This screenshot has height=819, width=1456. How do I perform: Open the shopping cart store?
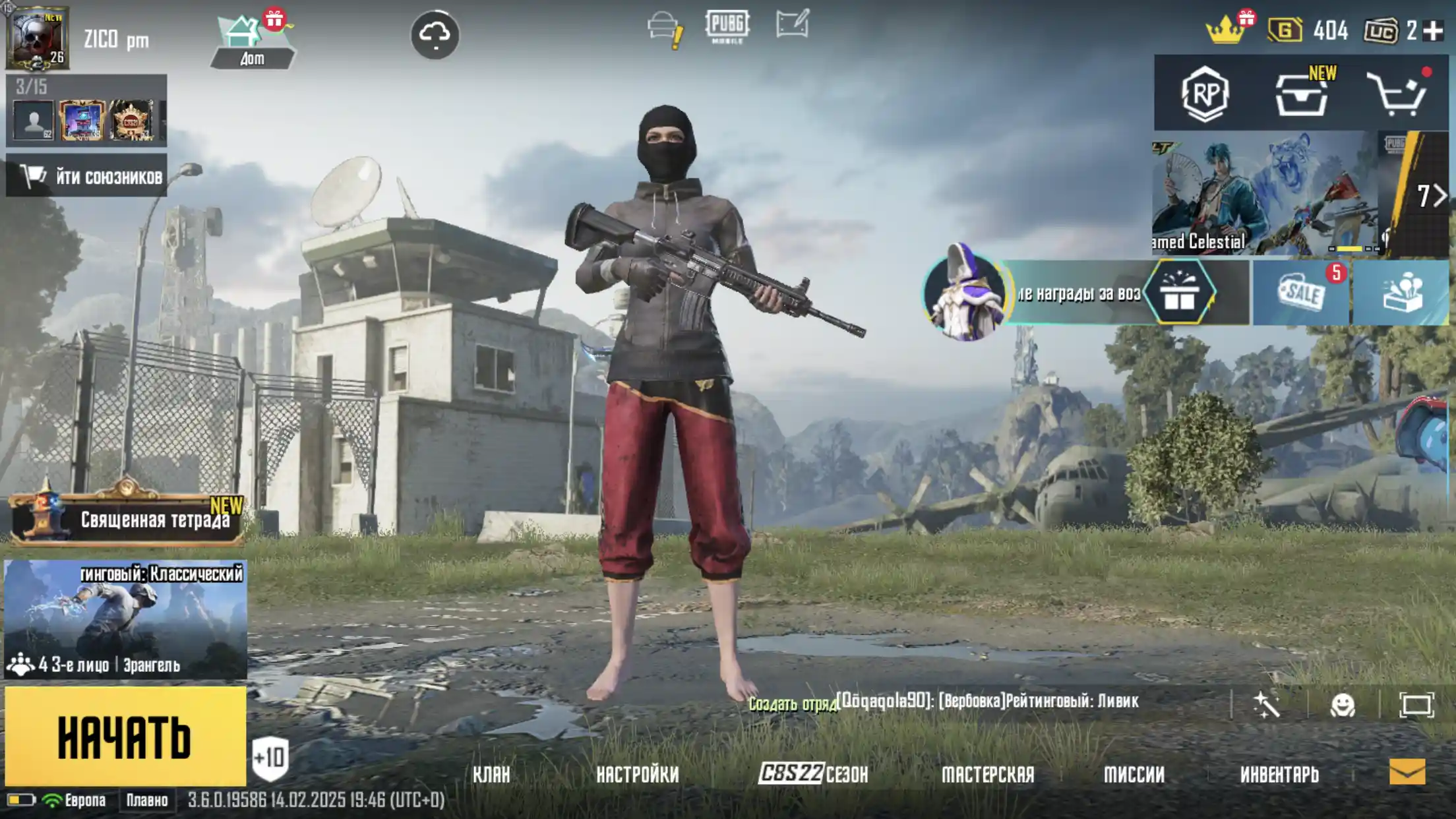point(1397,95)
